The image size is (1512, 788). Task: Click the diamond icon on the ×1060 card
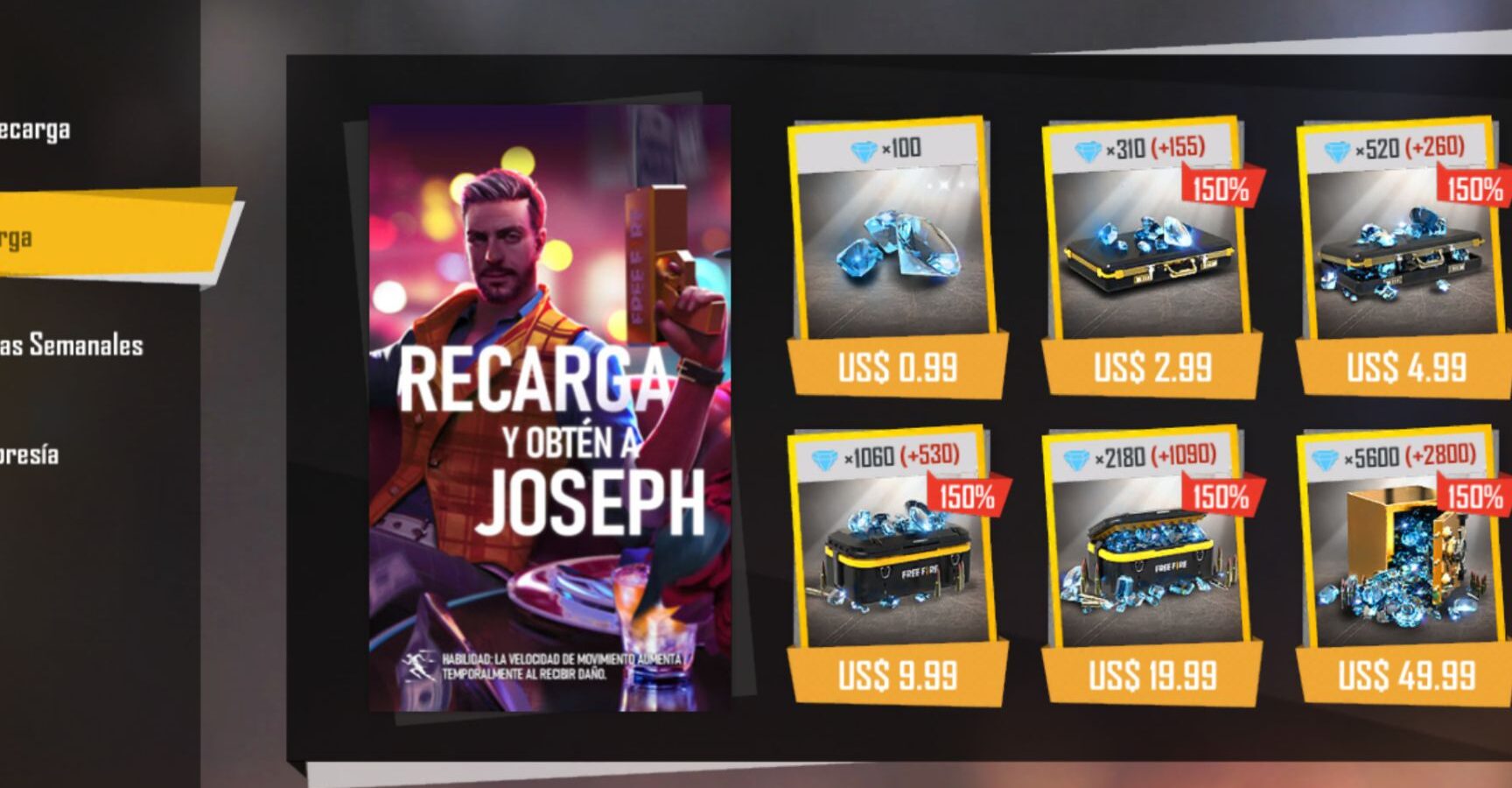click(822, 456)
